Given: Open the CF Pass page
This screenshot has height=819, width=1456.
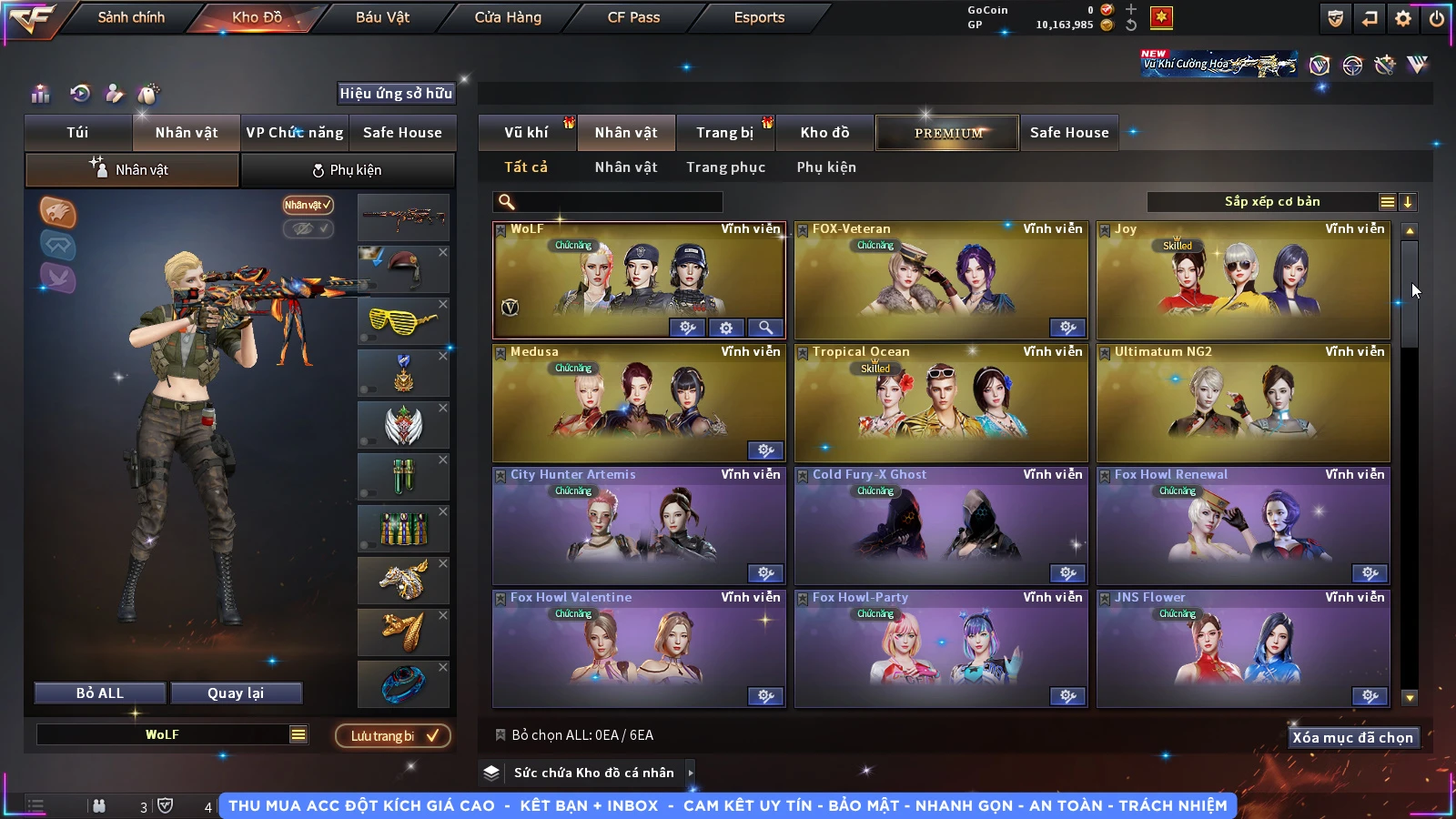Looking at the screenshot, I should coord(633,17).
